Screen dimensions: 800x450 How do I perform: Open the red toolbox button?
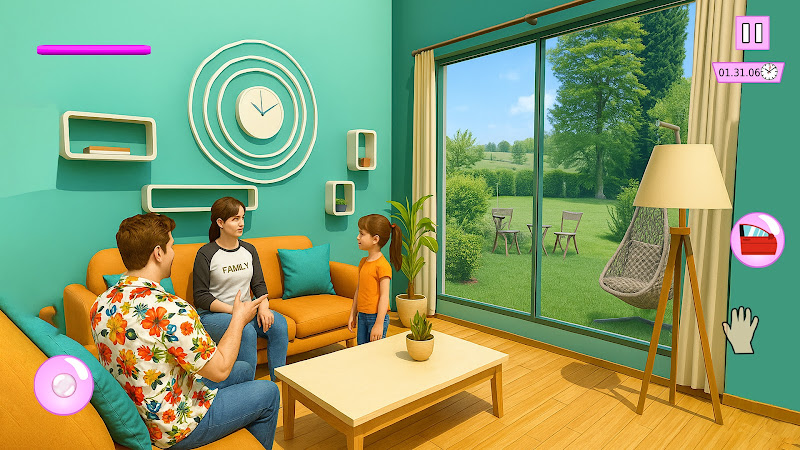pyautogui.click(x=757, y=240)
